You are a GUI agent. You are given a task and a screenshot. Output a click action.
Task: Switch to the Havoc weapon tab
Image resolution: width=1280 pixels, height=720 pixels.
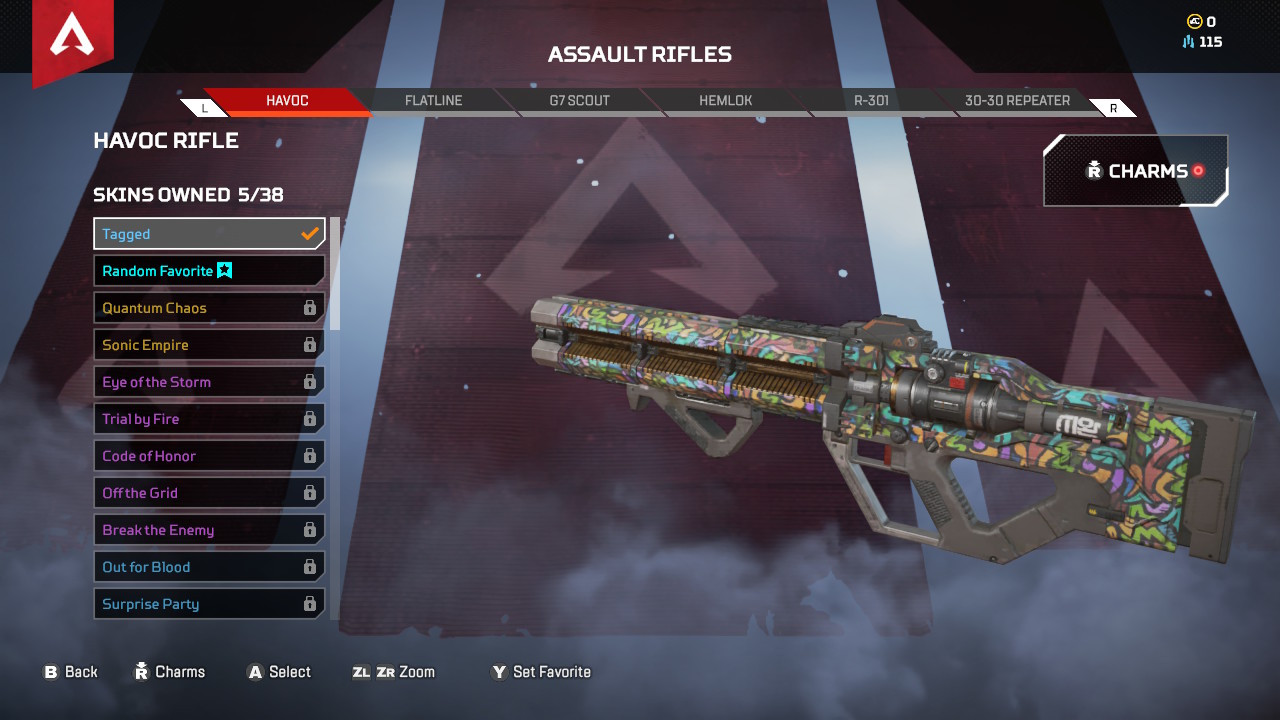click(x=287, y=101)
